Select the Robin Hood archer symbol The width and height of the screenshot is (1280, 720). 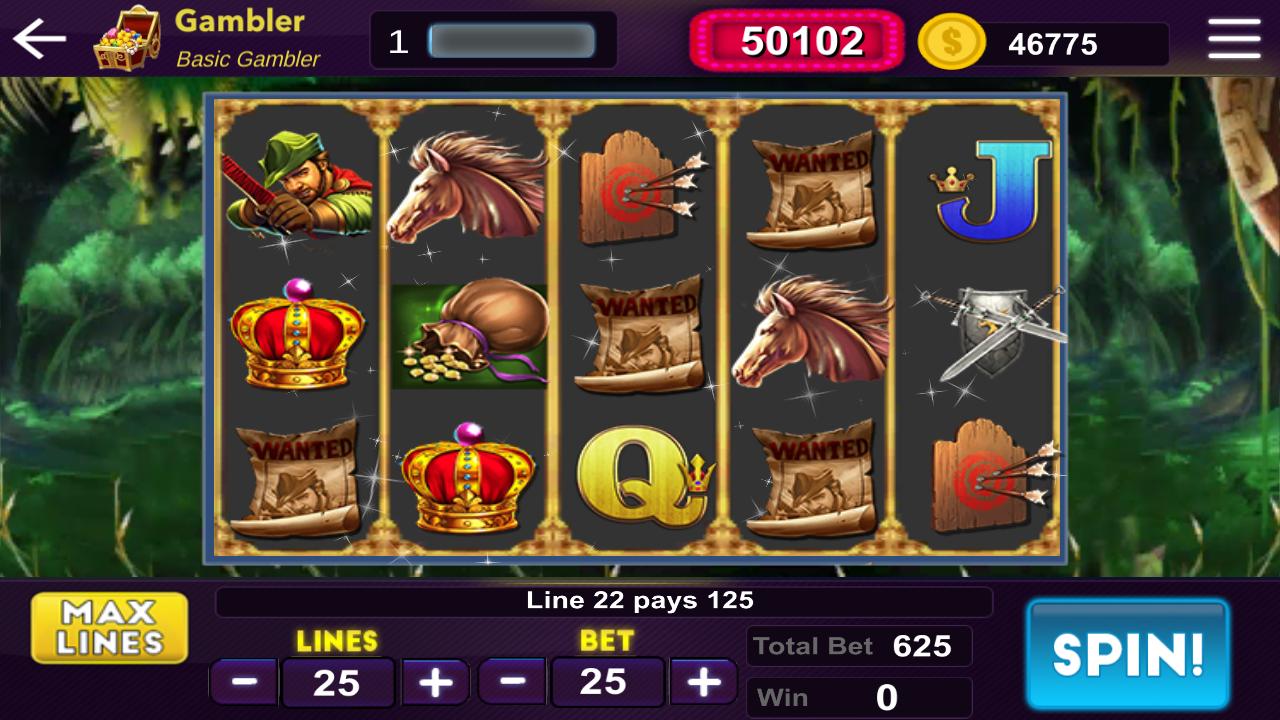click(x=295, y=185)
